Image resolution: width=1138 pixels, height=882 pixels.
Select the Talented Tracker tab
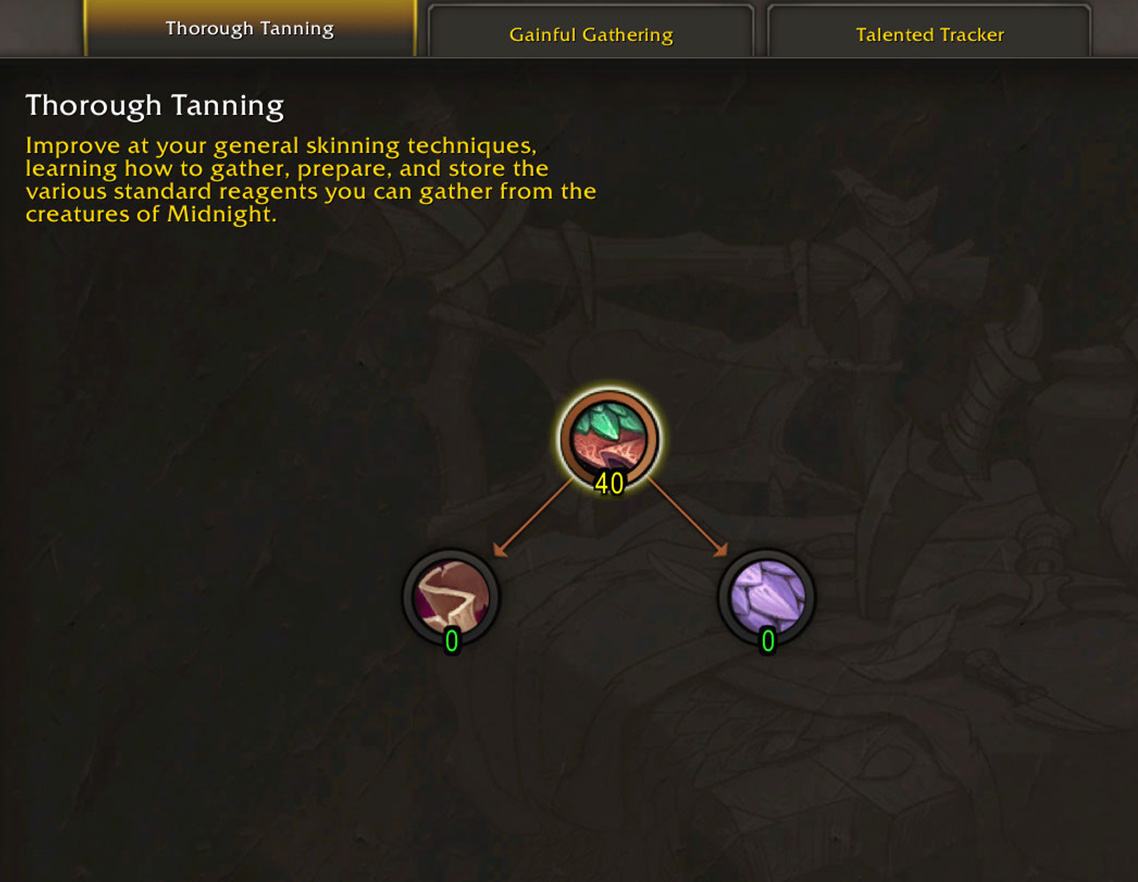(x=929, y=34)
